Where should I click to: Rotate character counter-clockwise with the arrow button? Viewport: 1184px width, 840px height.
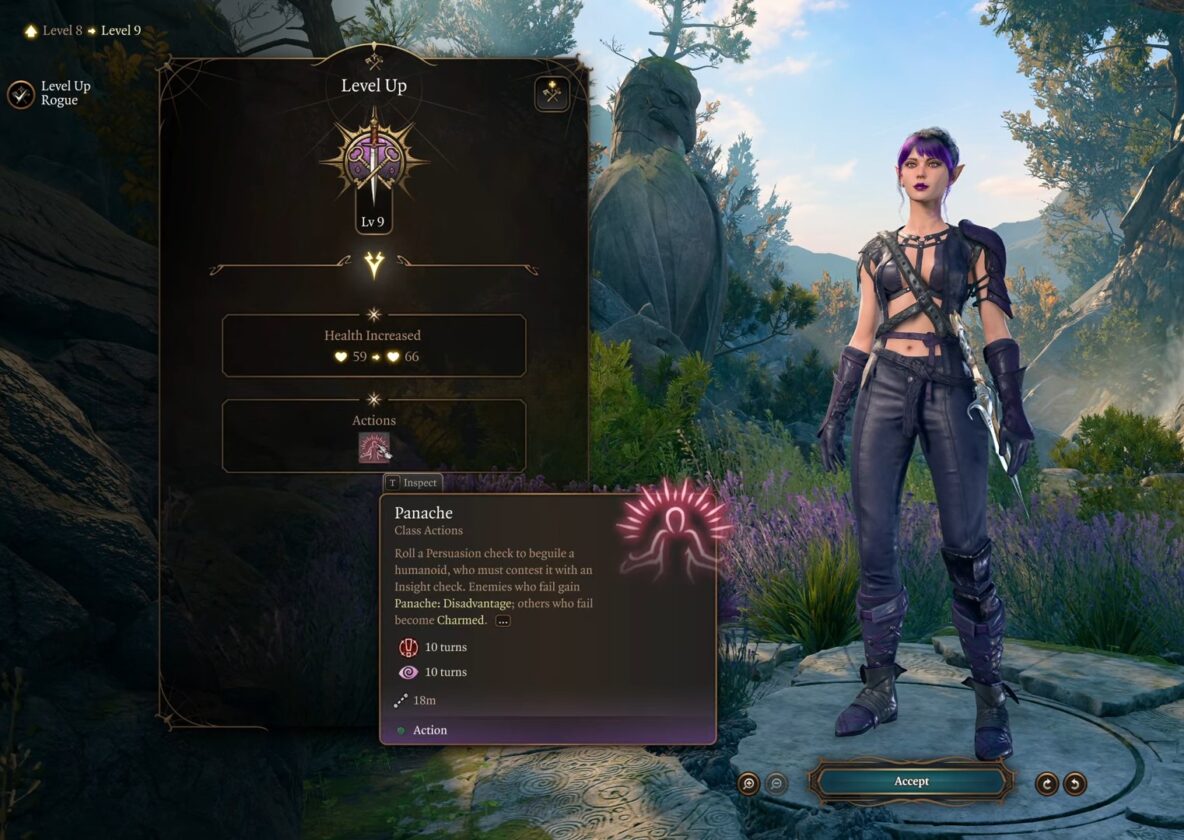click(1075, 783)
